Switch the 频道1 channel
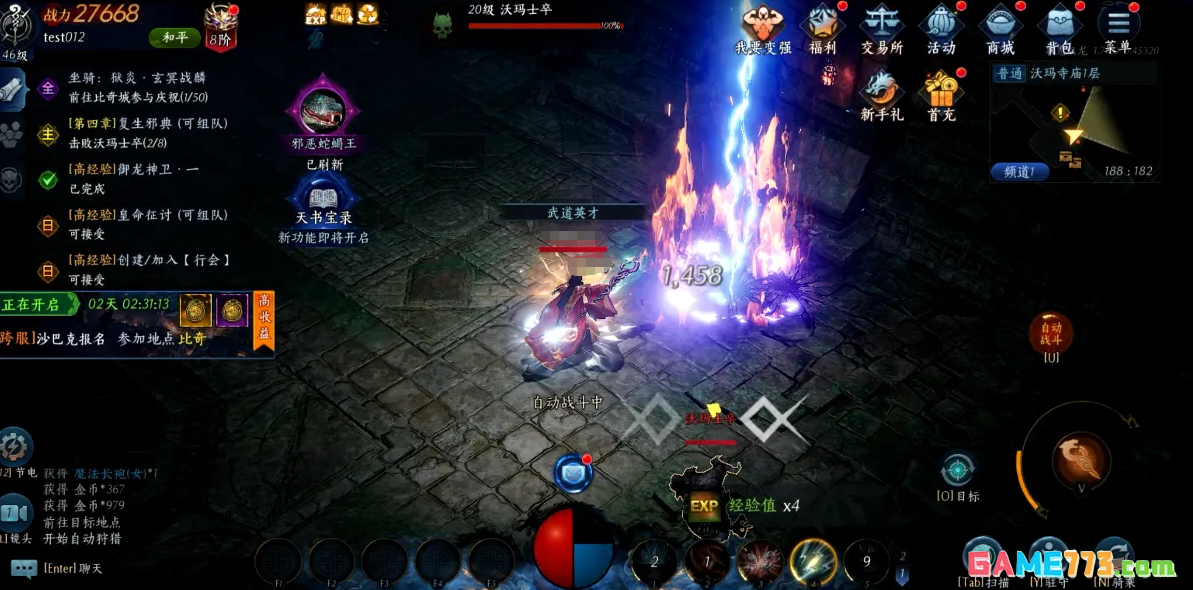Viewport: 1193px width, 590px height. tap(1019, 171)
